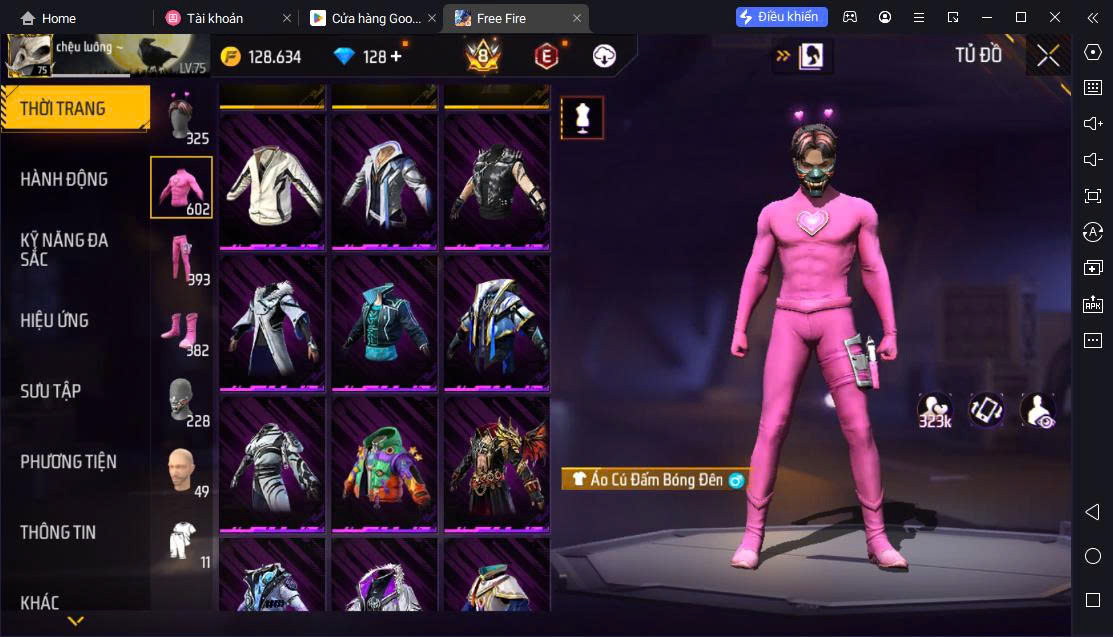
Task: Select the pink pants subcategory
Action: 181,258
